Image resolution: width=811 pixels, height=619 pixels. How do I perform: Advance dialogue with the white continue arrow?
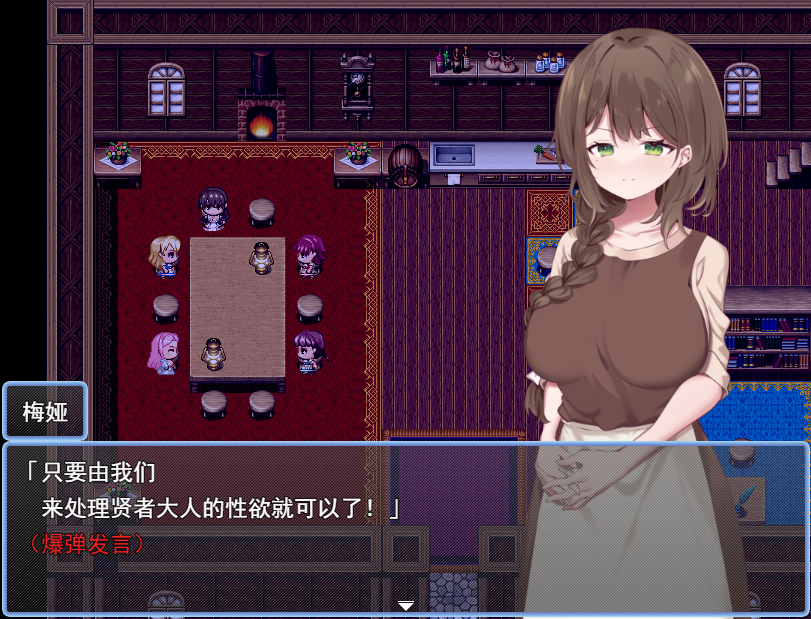click(x=406, y=605)
